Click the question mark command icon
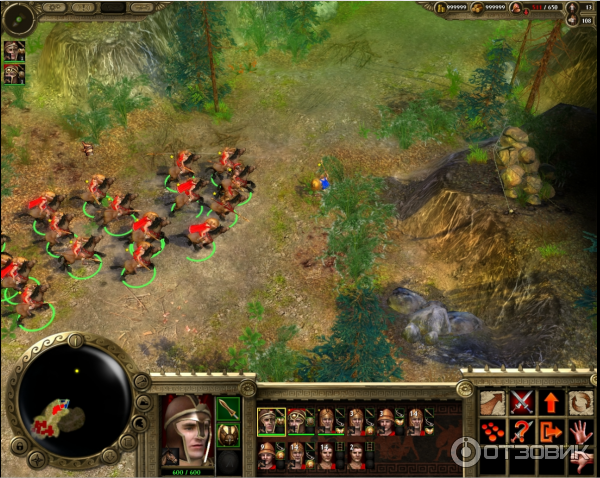This screenshot has width=600, height=478. pyautogui.click(x=522, y=433)
